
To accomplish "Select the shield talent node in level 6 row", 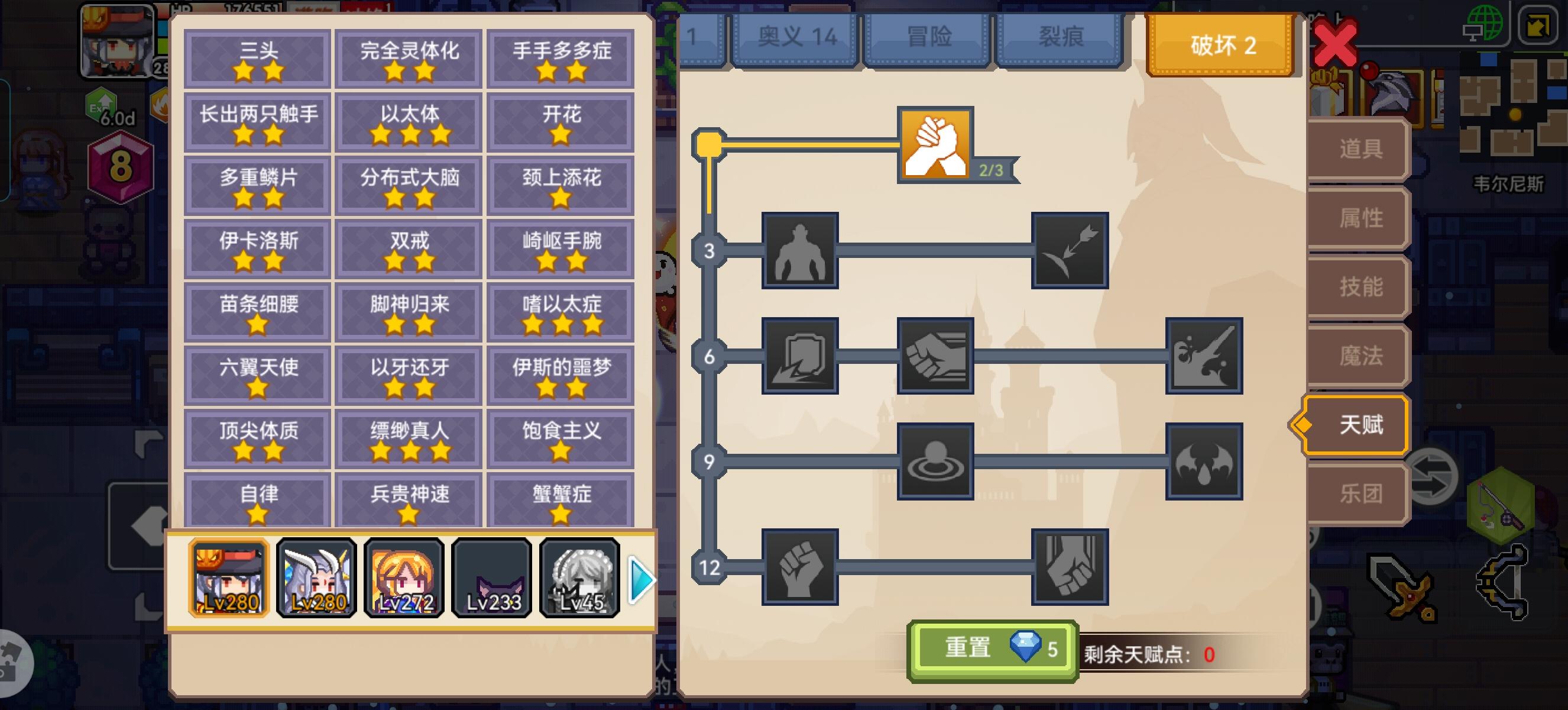I will [802, 357].
